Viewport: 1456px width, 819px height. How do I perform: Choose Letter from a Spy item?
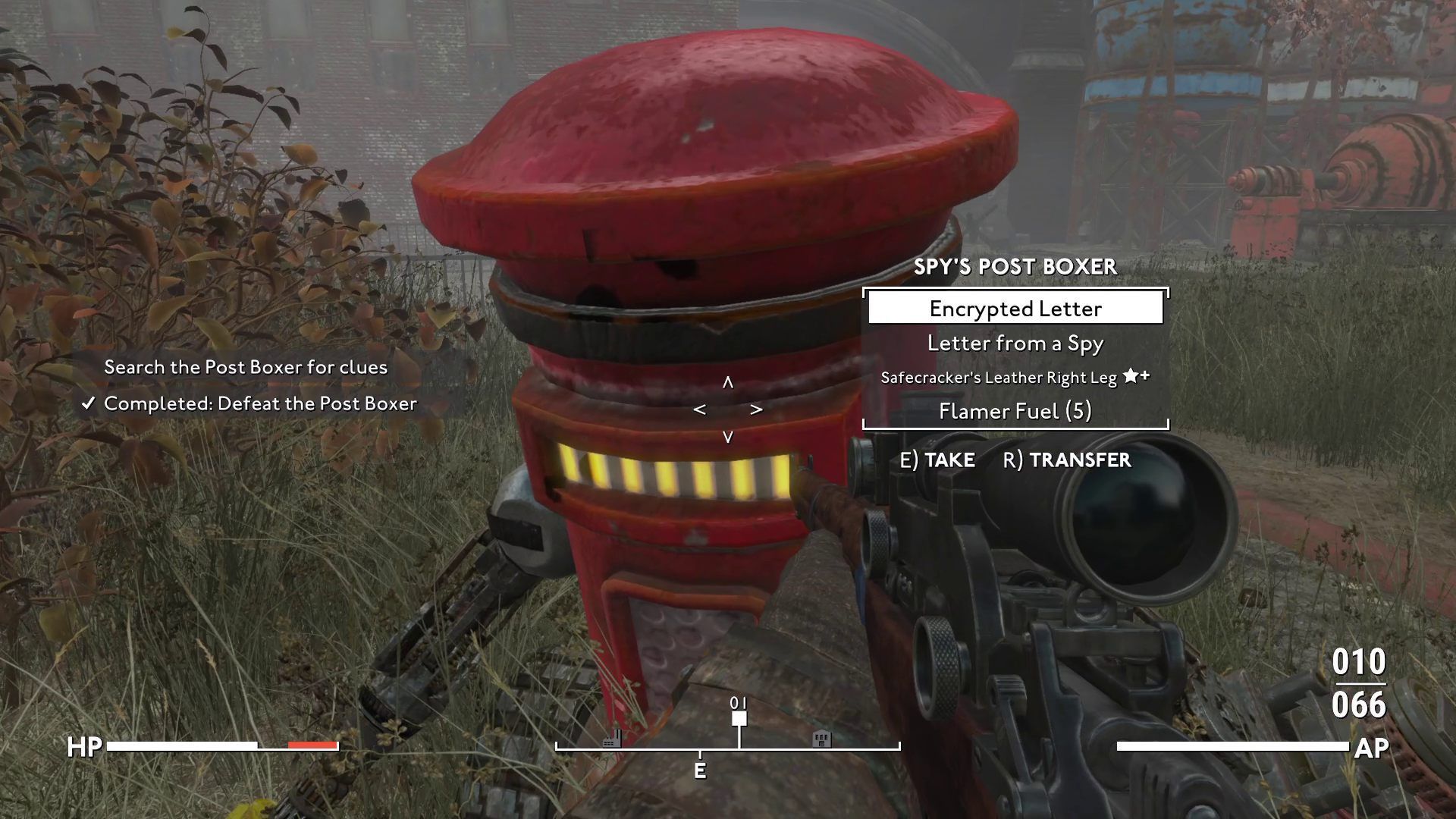[x=1015, y=344]
